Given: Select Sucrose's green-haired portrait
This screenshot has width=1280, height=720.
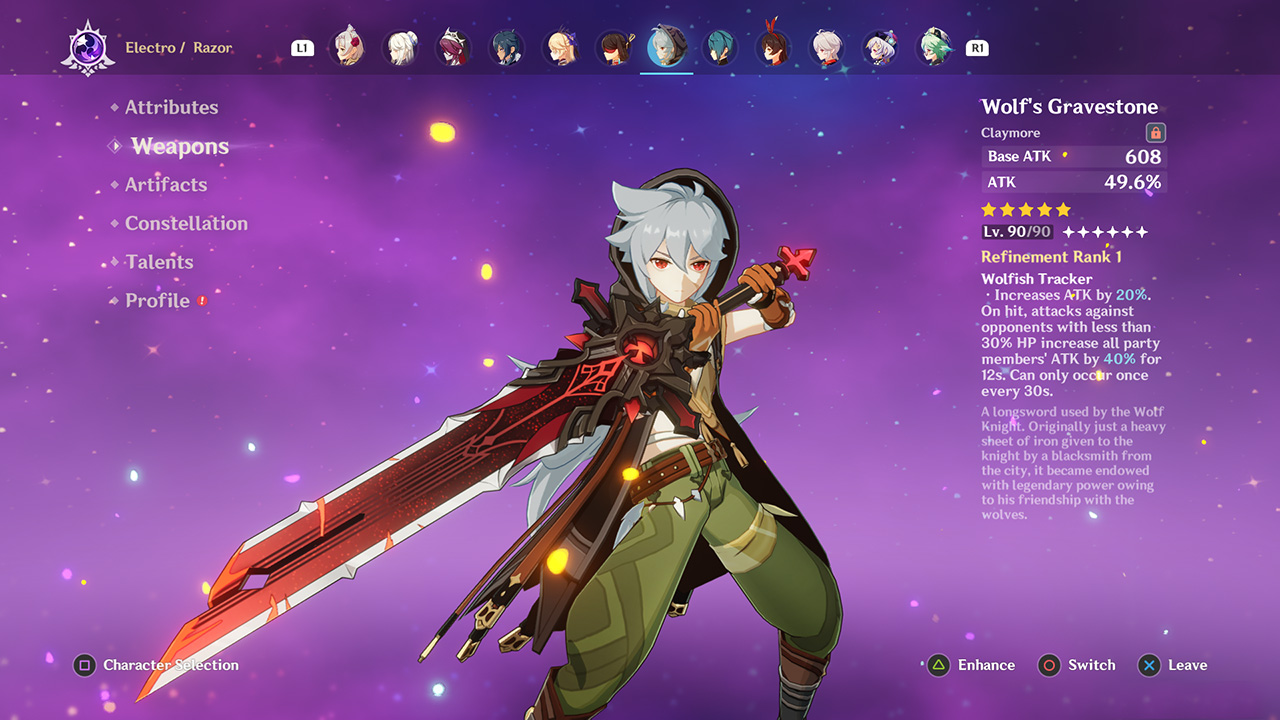Looking at the screenshot, I should [934, 48].
